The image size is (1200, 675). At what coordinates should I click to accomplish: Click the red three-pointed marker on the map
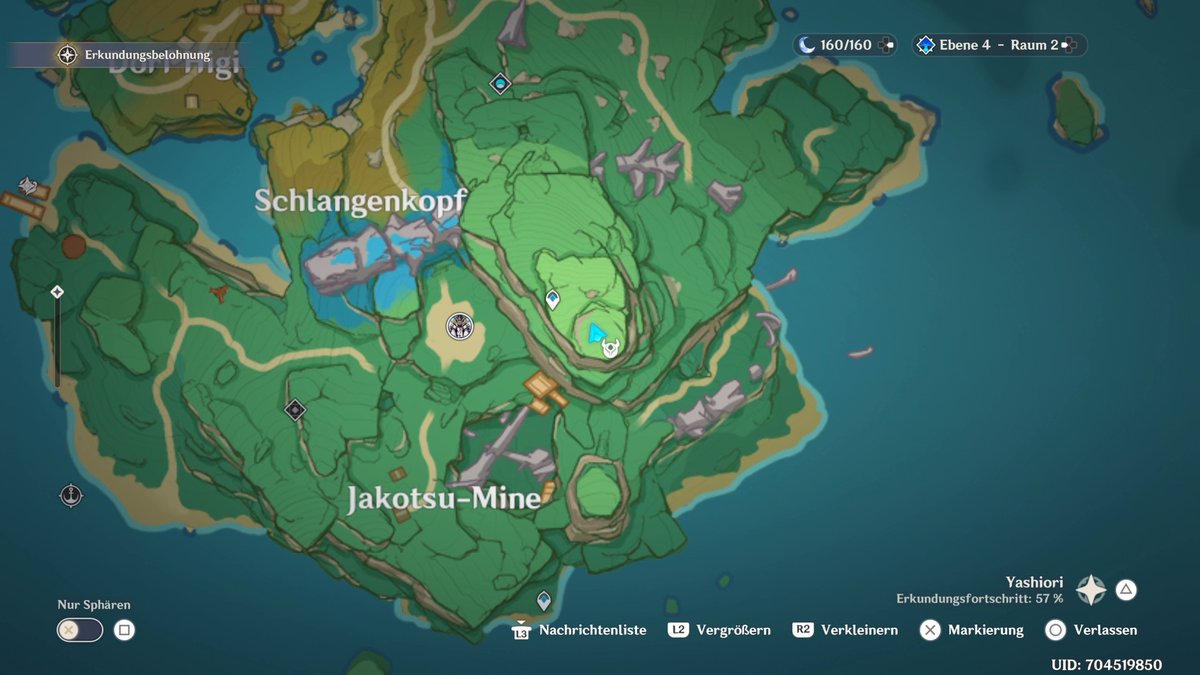pos(219,292)
